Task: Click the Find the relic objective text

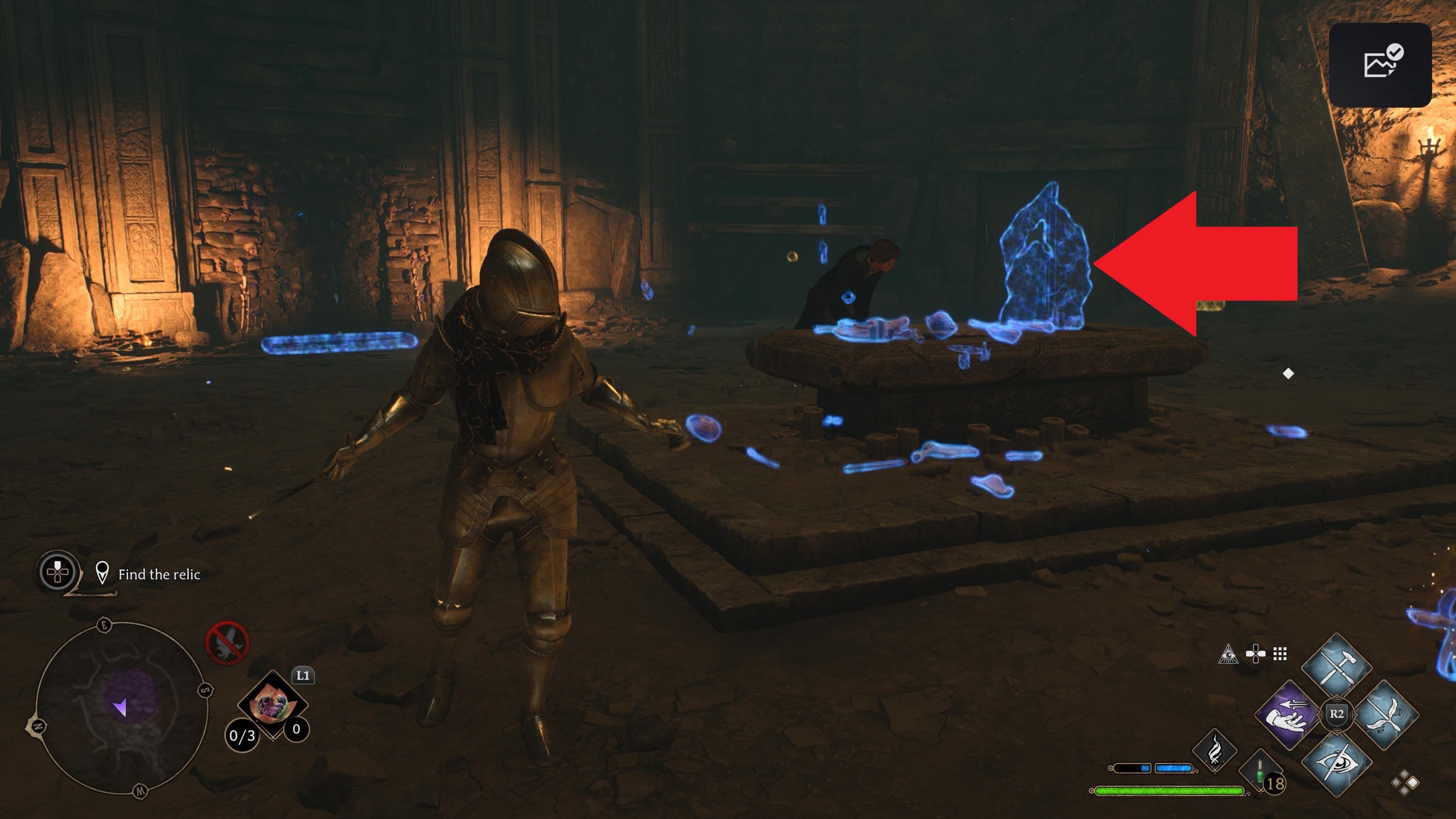Action: (x=159, y=574)
